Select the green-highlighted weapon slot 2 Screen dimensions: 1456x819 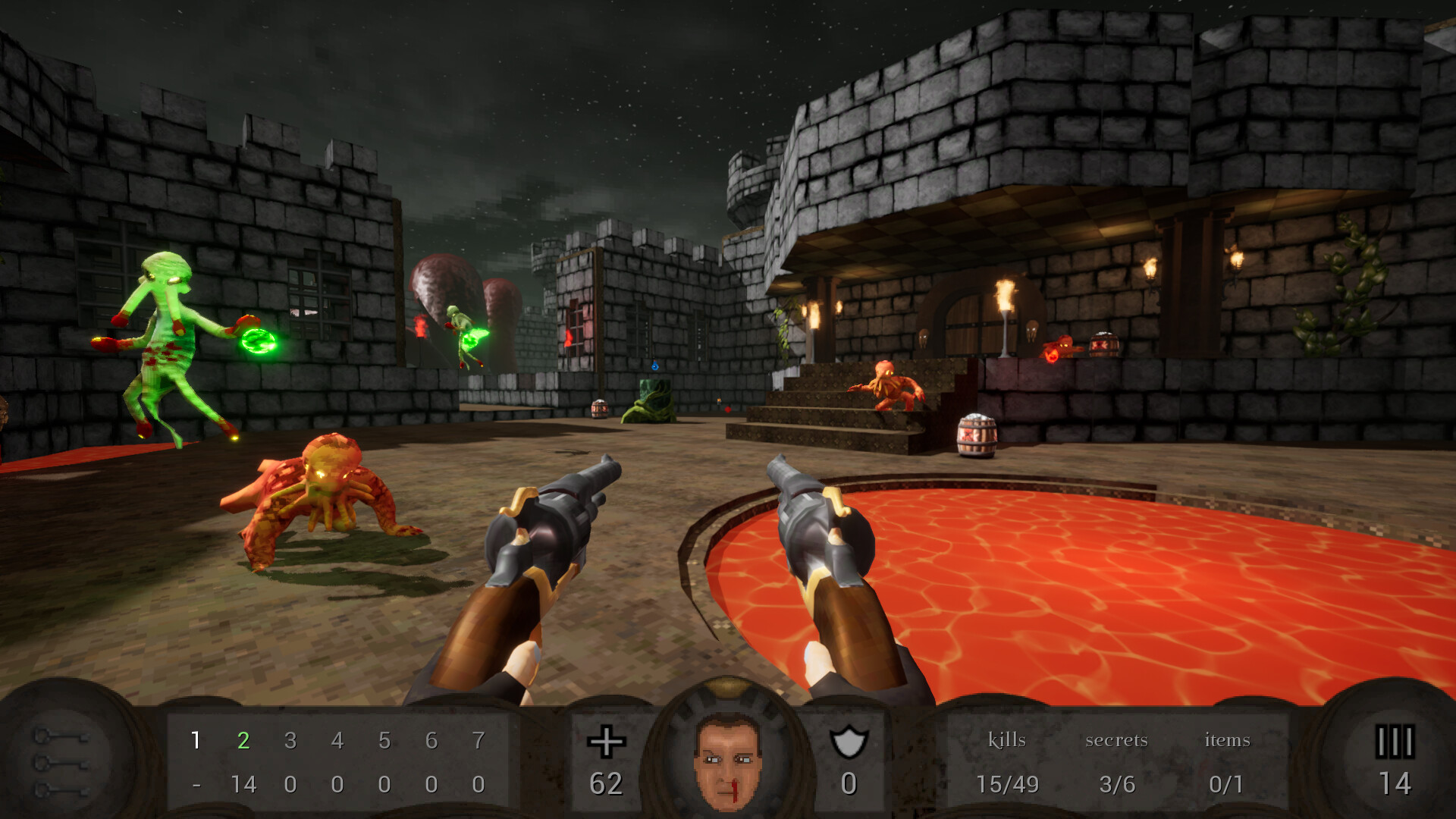243,741
